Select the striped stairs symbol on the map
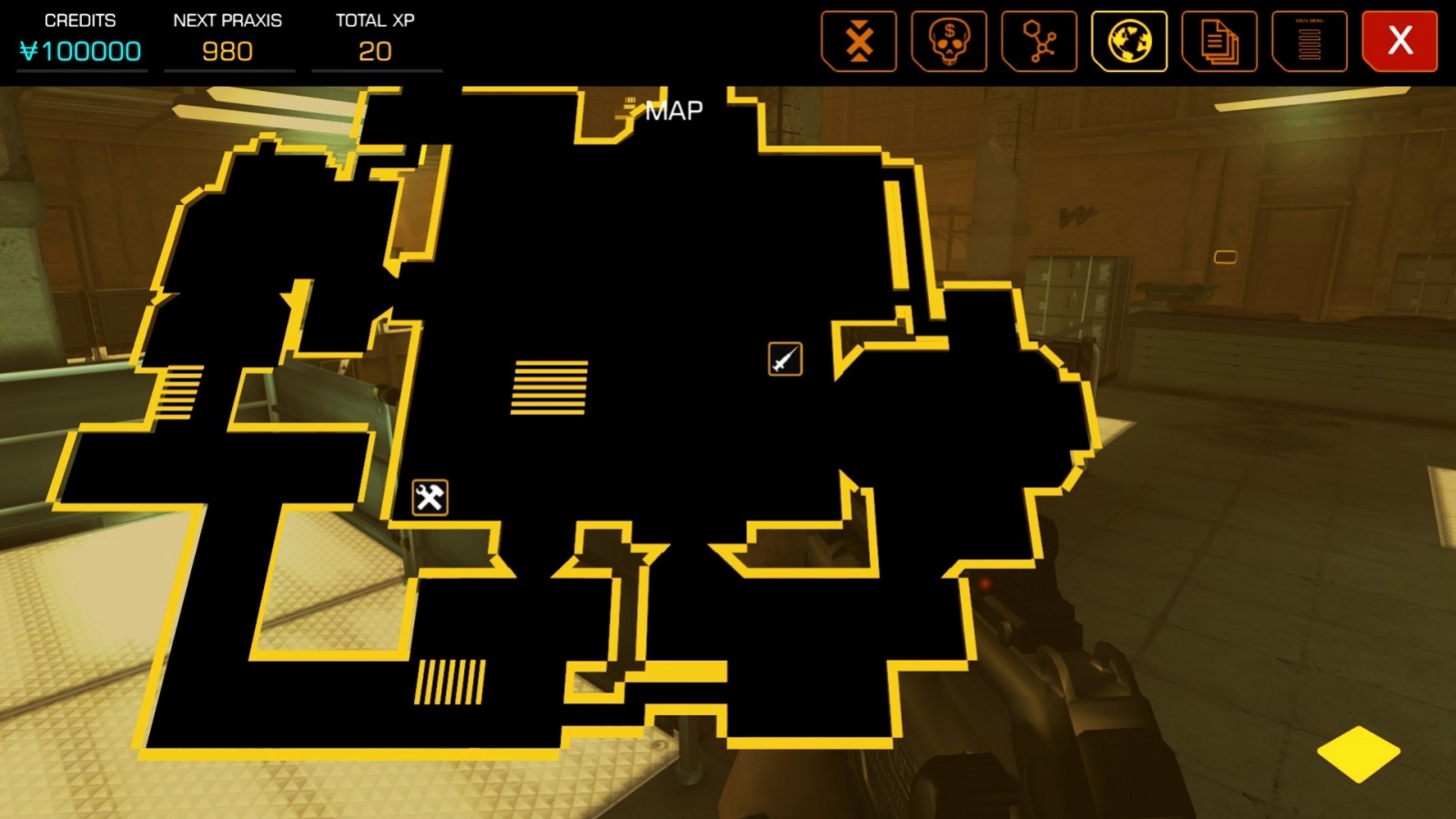The image size is (1456, 819). click(x=550, y=387)
